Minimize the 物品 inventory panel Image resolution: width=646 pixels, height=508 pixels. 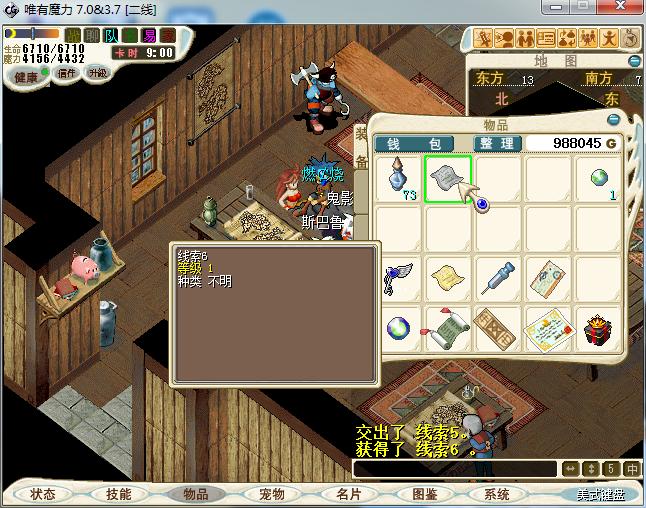(x=614, y=117)
